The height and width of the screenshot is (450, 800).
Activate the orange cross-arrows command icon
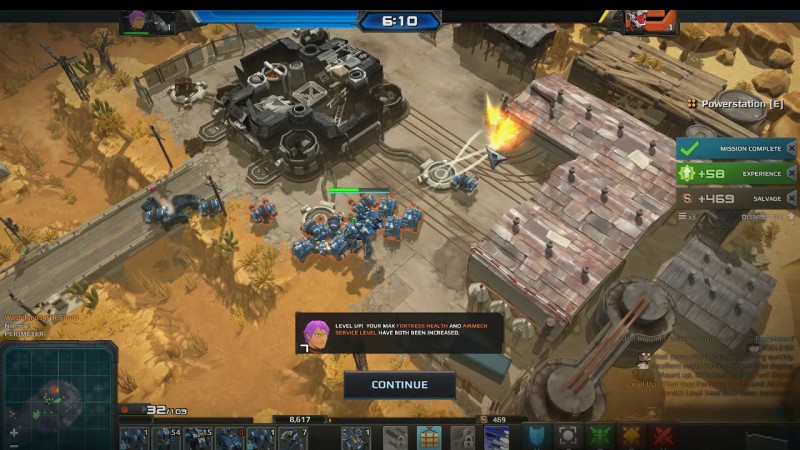631,437
